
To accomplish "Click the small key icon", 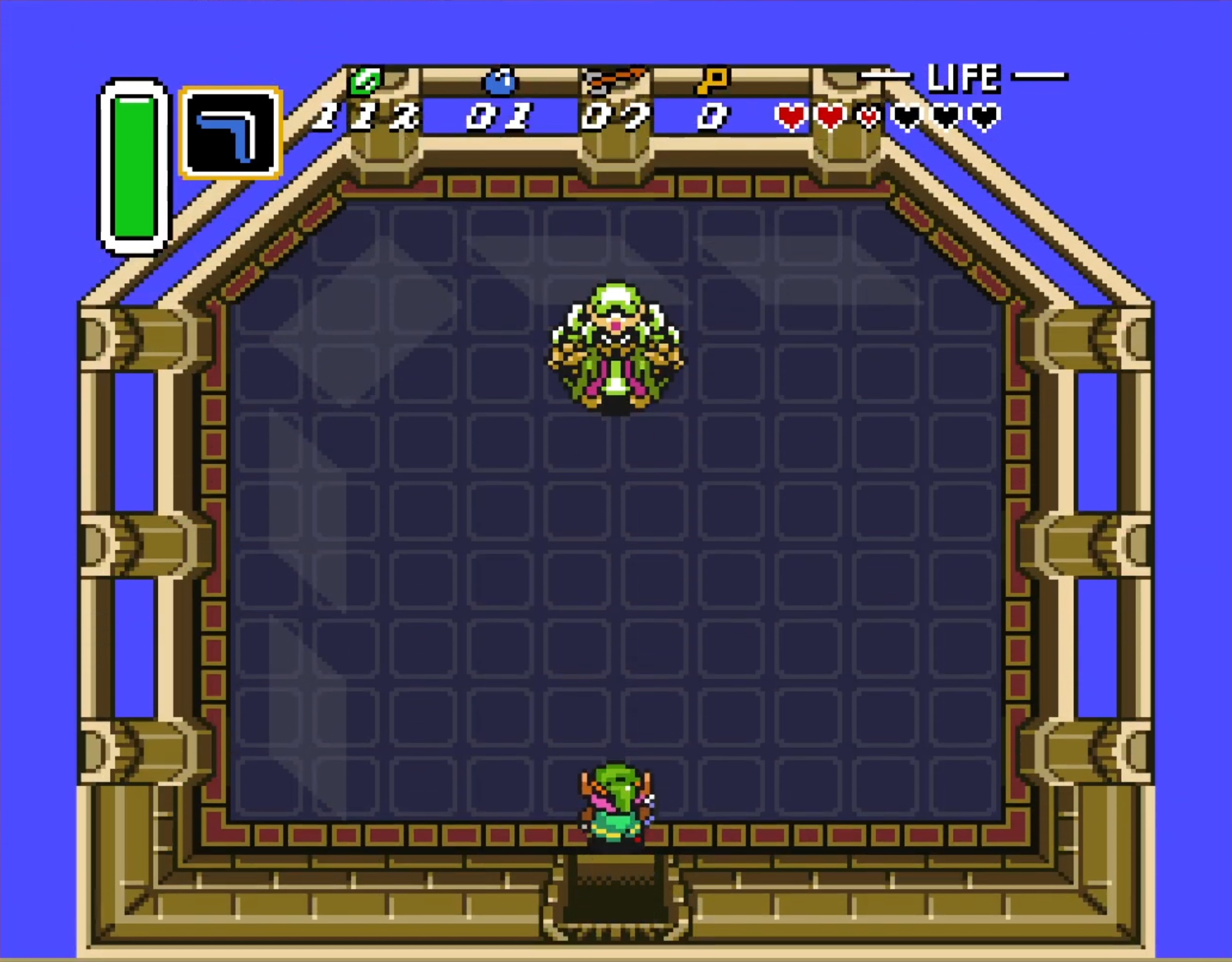I will [712, 81].
